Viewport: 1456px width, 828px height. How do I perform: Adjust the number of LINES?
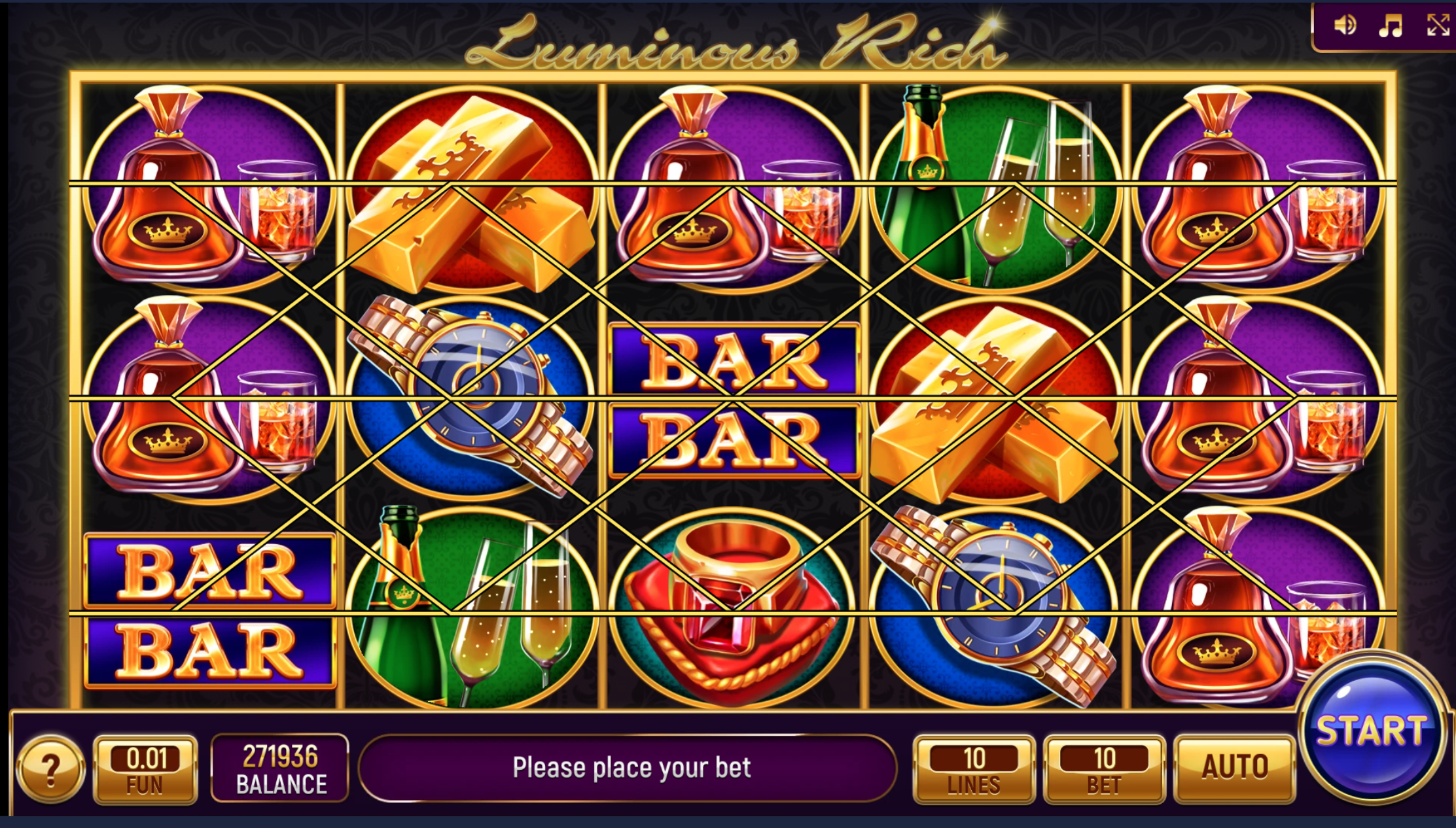click(974, 769)
